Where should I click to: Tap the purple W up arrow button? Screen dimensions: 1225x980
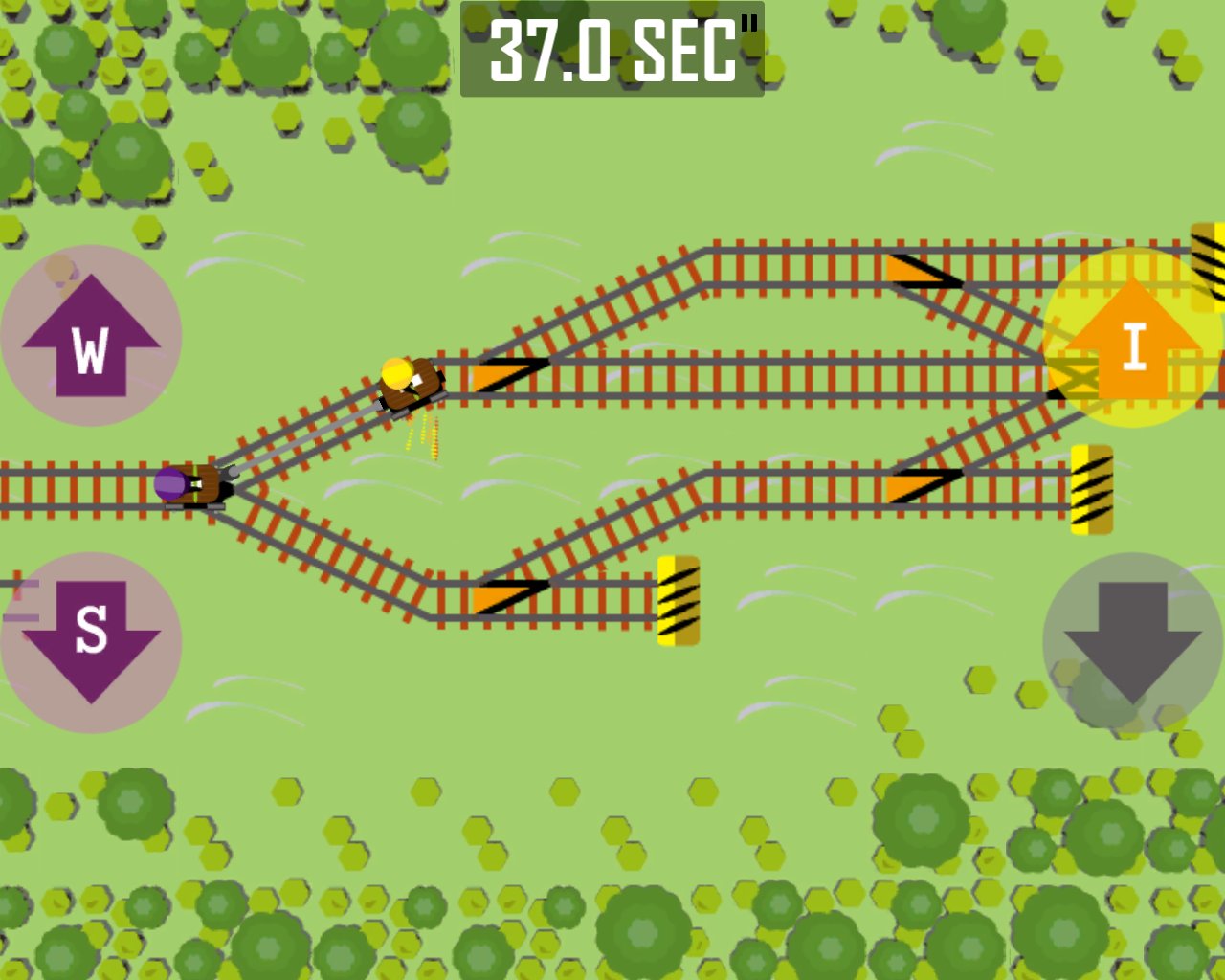tap(91, 337)
